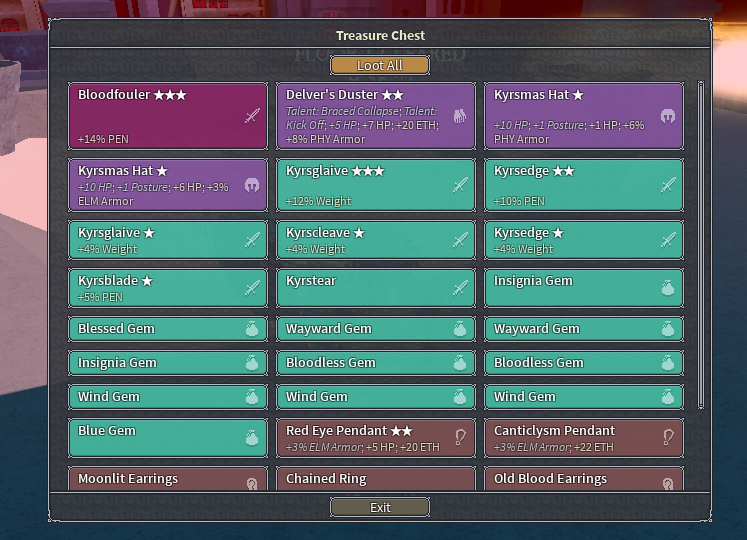Select the Old Blood Earrings
The height and width of the screenshot is (540, 747).
coord(584,479)
